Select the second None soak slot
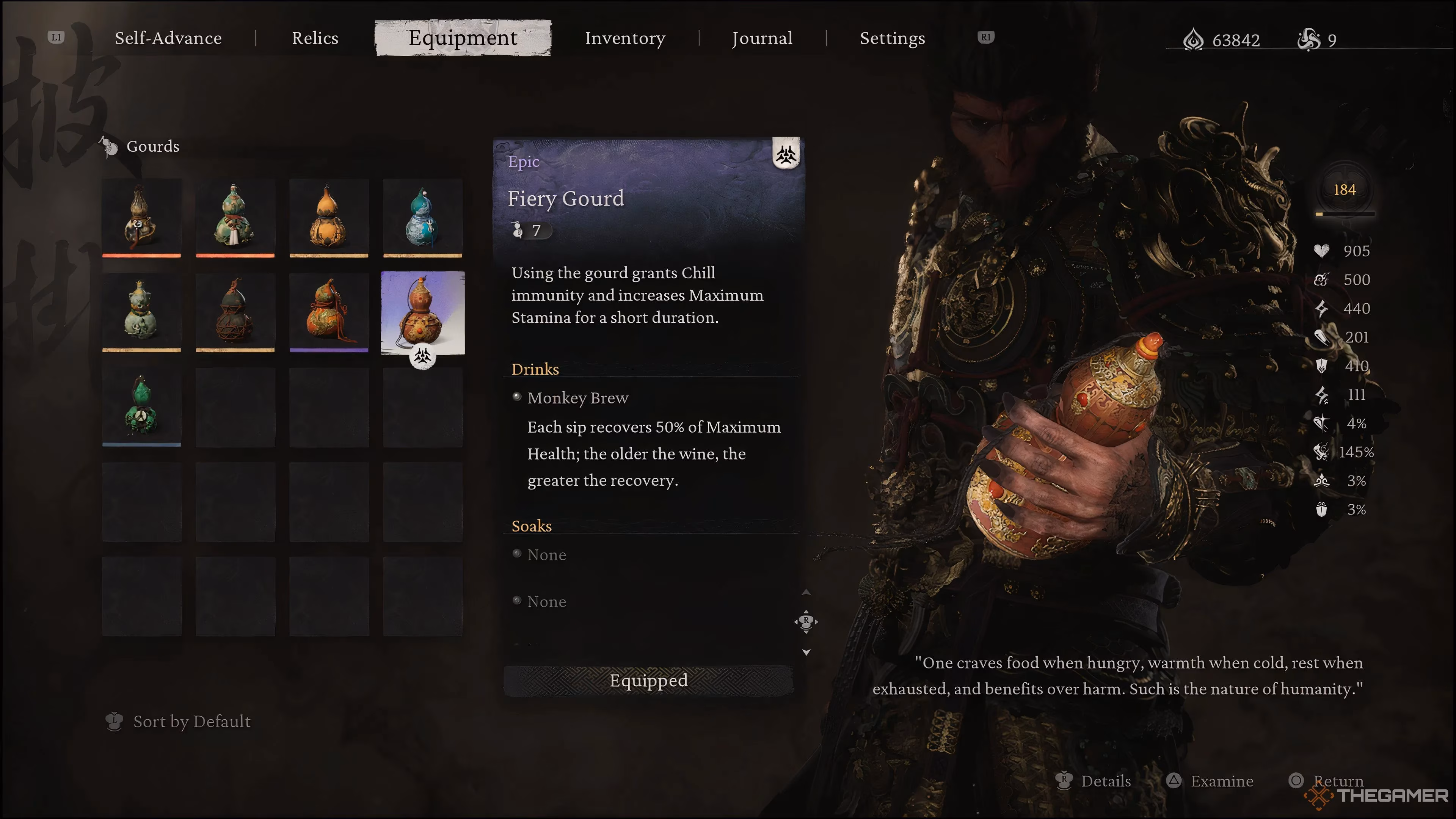The width and height of the screenshot is (1456, 819). pyautogui.click(x=546, y=601)
